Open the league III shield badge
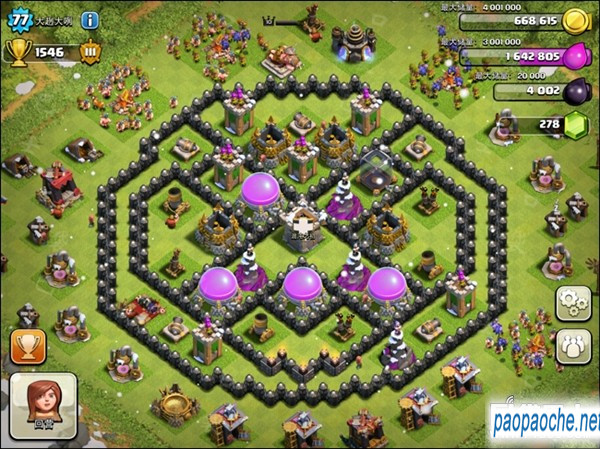Screen dimensions: 600x449 (x=89, y=52)
